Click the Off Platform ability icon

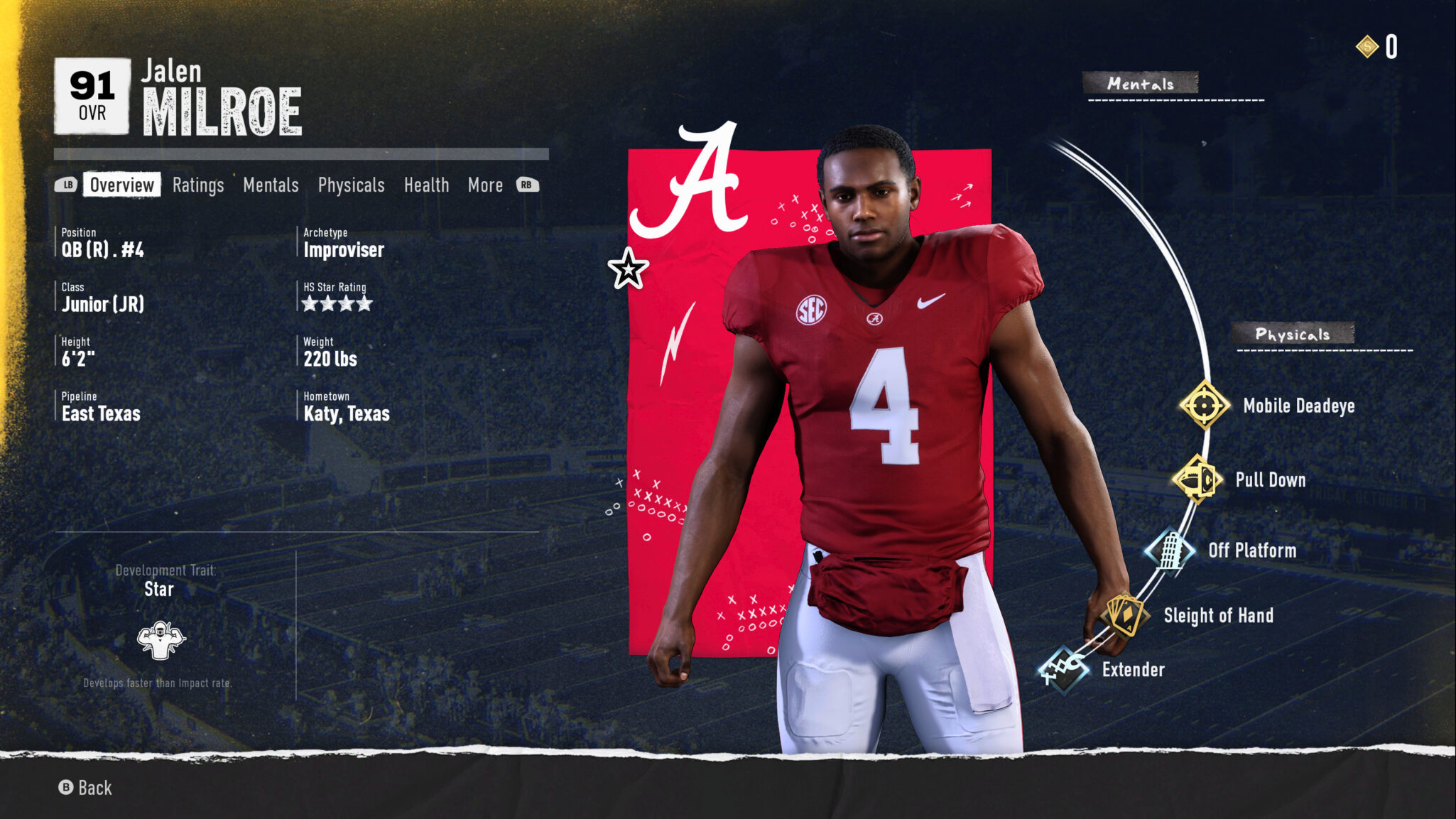(1170, 550)
